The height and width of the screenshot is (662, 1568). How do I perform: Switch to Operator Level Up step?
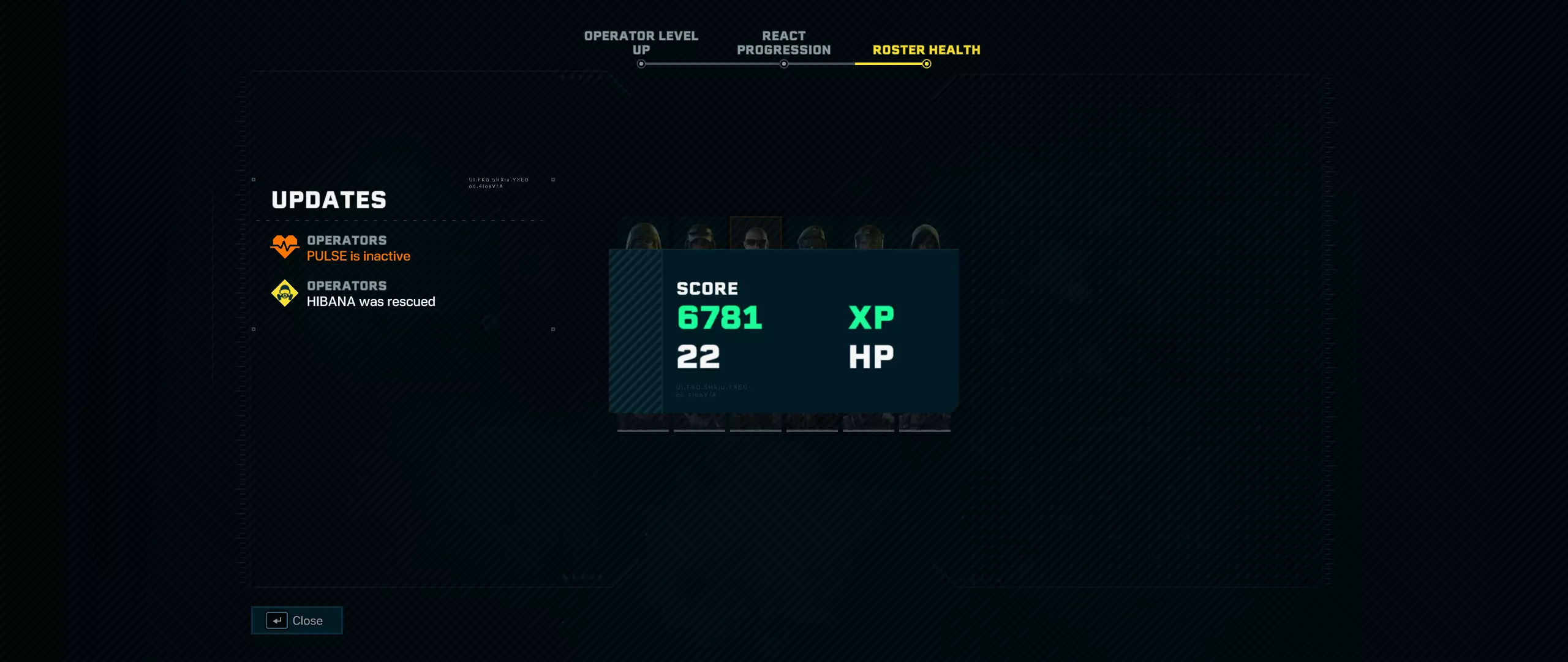tap(641, 43)
